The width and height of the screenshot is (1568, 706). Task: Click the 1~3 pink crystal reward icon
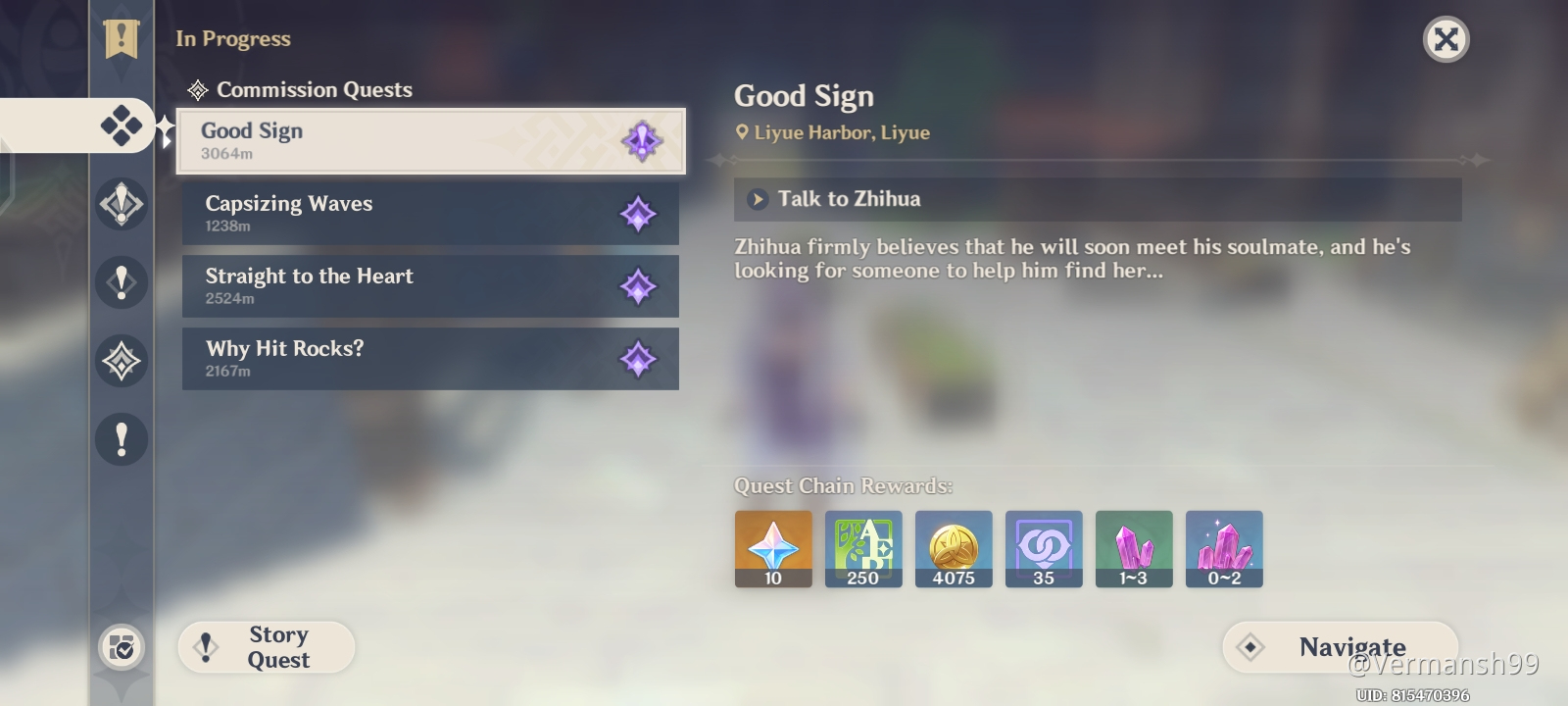pos(1134,548)
